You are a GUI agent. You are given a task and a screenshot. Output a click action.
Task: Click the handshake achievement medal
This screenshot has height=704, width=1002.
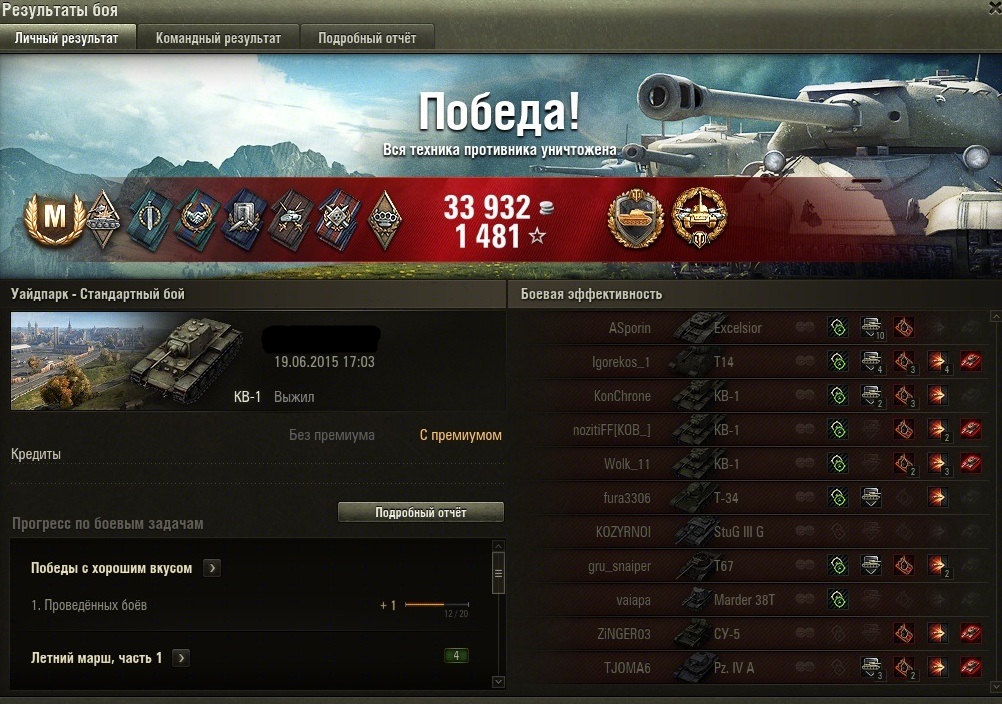(x=196, y=218)
